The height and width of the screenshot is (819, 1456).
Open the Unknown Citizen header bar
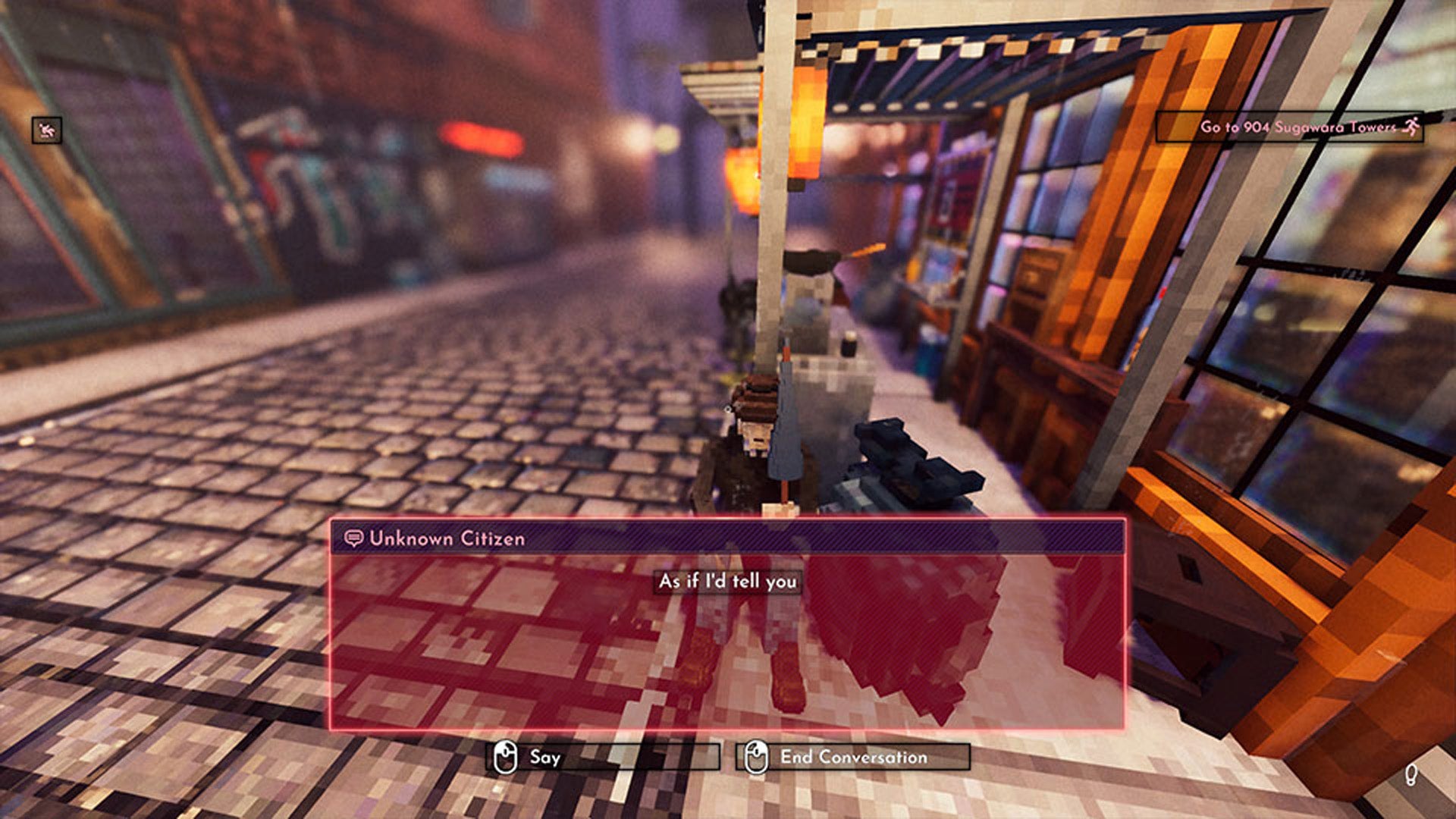pyautogui.click(x=728, y=536)
